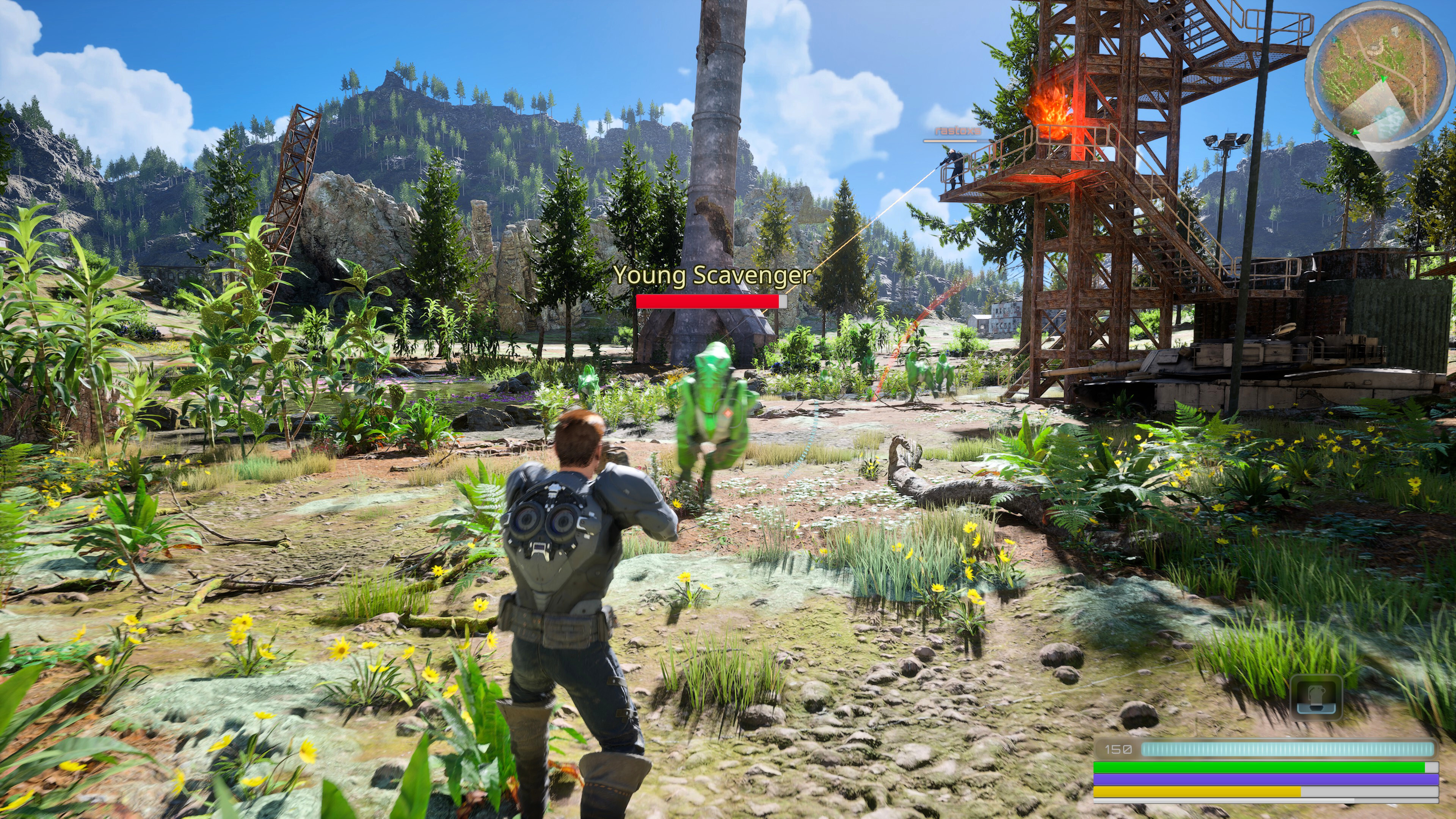Click the ammo counter showing 150

[x=1119, y=749]
